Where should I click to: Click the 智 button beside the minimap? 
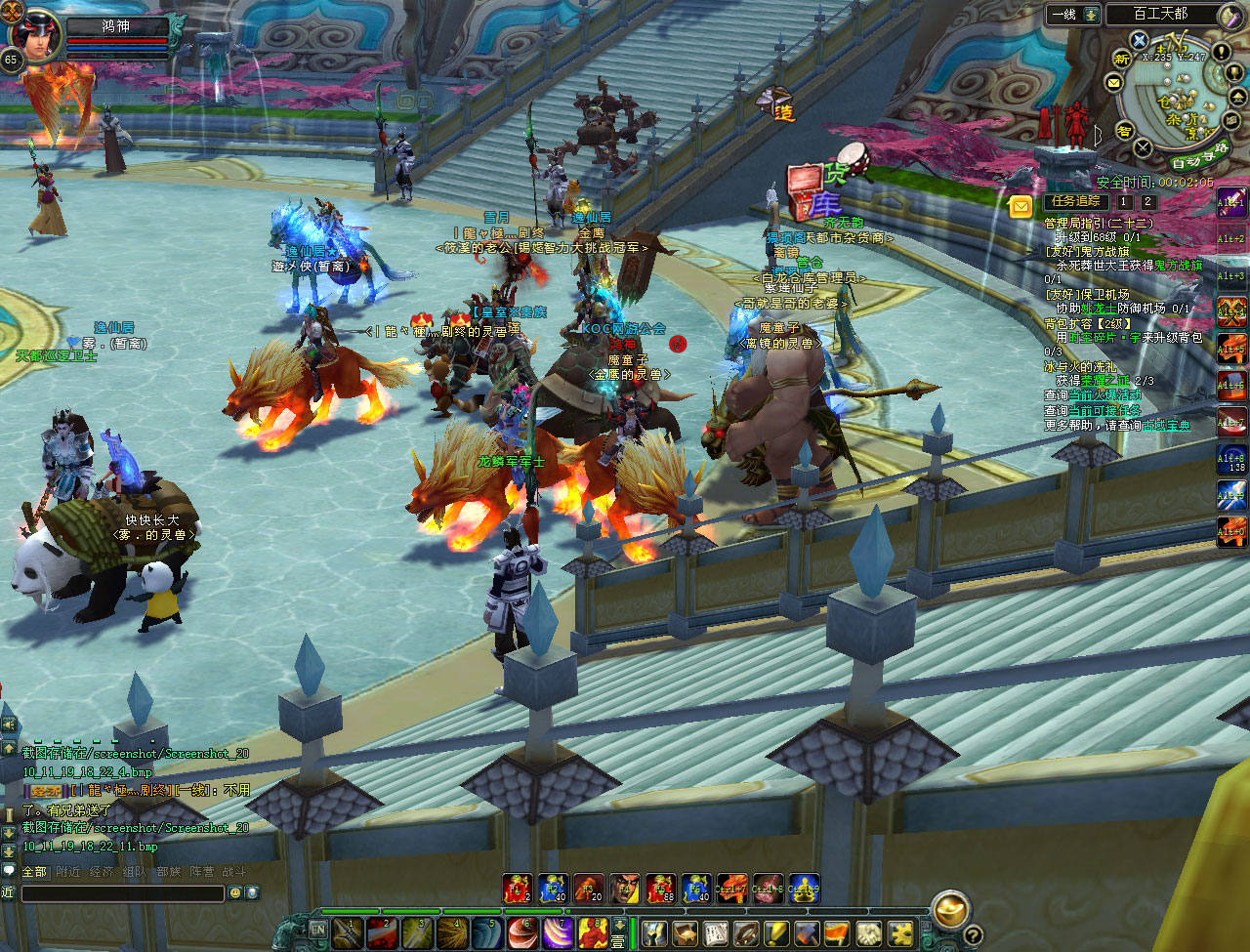click(1123, 131)
